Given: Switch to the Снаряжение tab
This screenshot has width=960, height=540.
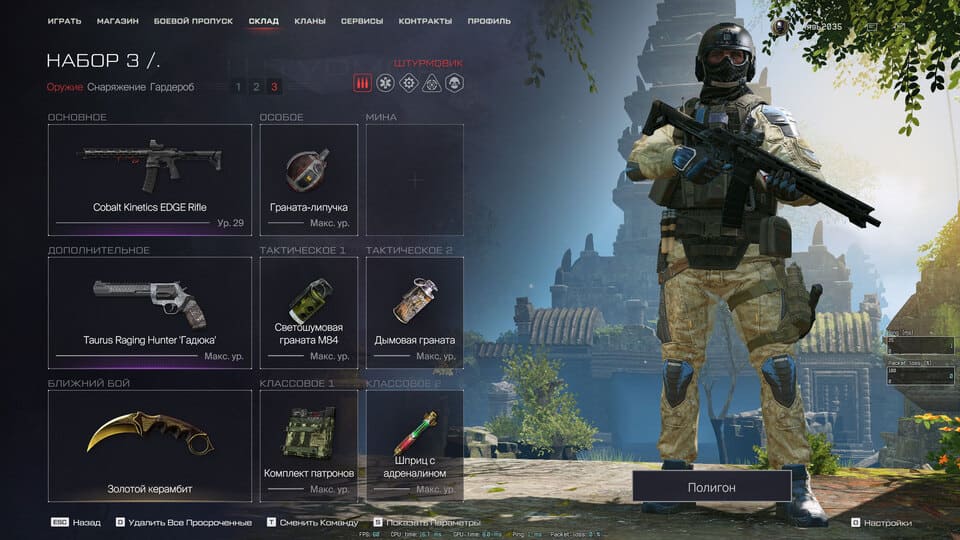Looking at the screenshot, I should coord(116,87).
